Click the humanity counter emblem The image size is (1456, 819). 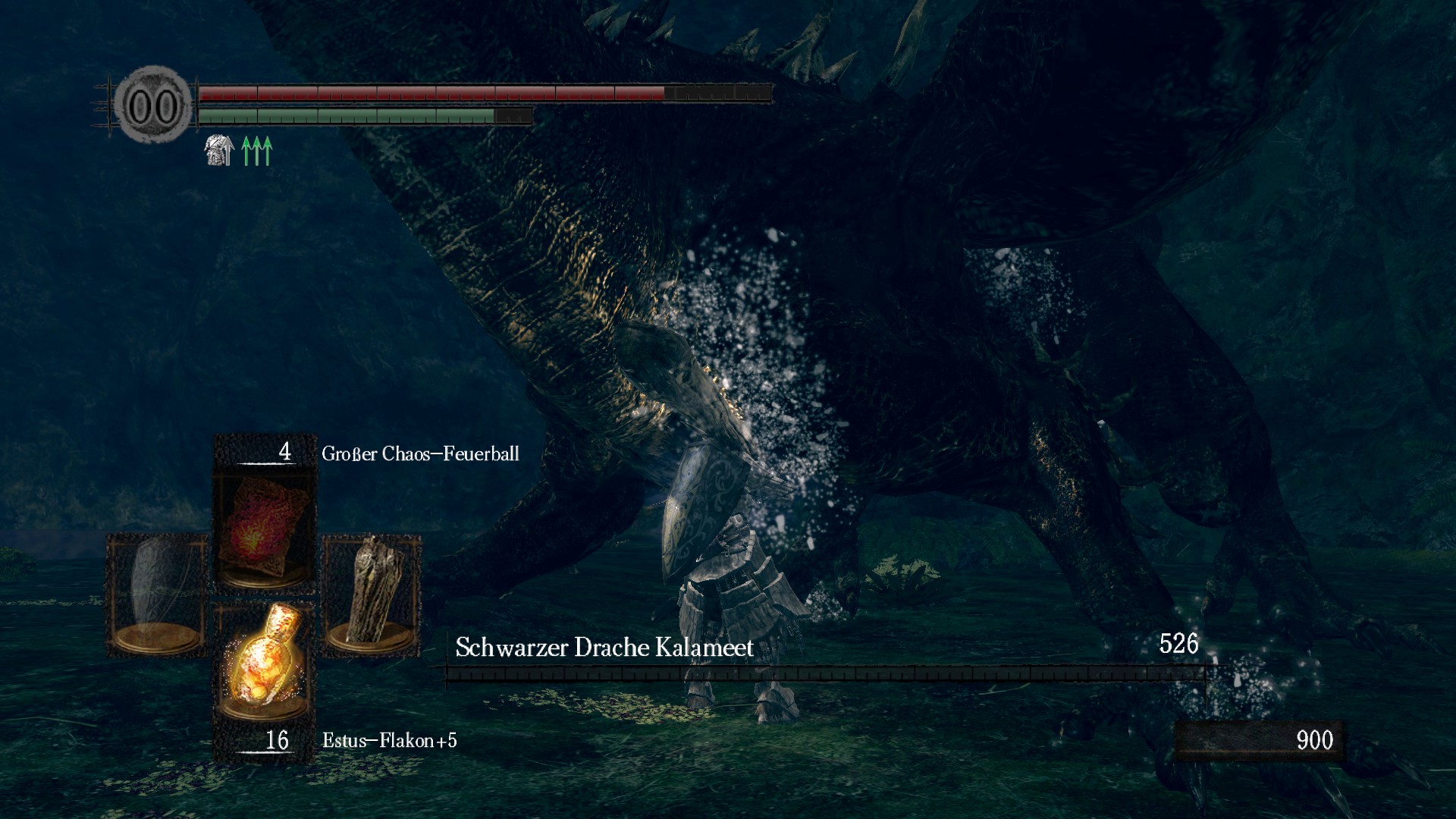pyautogui.click(x=153, y=105)
